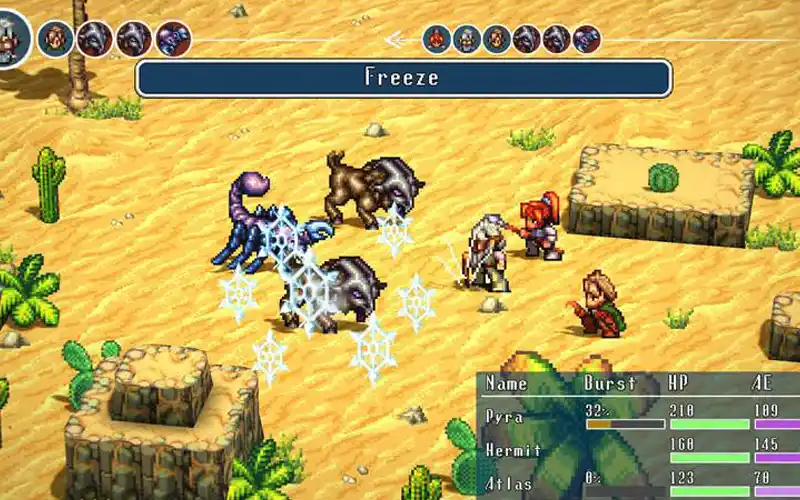Screen dimensions: 800x500
Task: Select Pyra's row in the party panel
Action: click(x=504, y=414)
